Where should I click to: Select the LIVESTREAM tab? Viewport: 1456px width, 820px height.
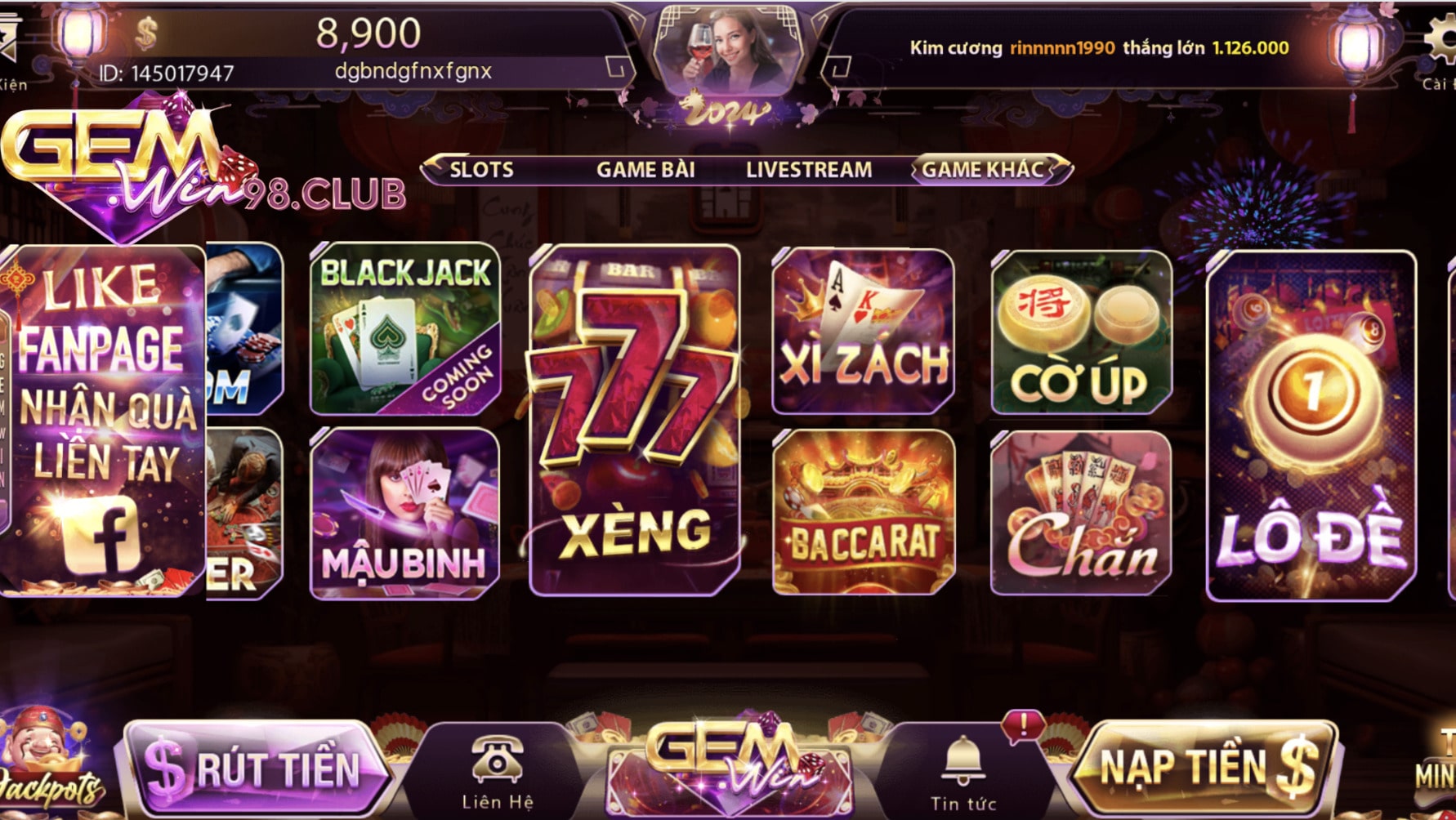coord(808,170)
